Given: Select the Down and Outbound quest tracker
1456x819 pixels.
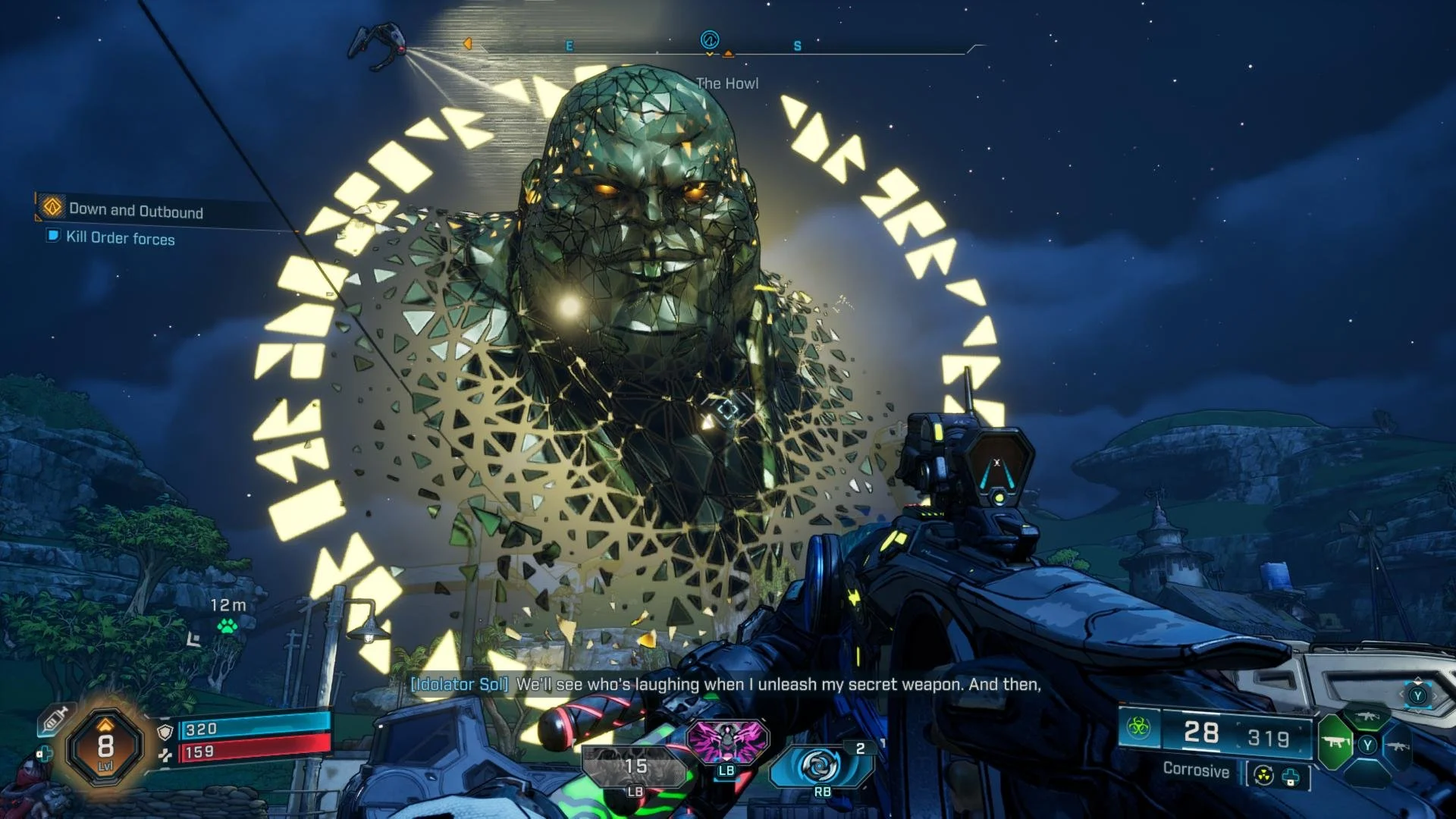Looking at the screenshot, I should (x=135, y=210).
